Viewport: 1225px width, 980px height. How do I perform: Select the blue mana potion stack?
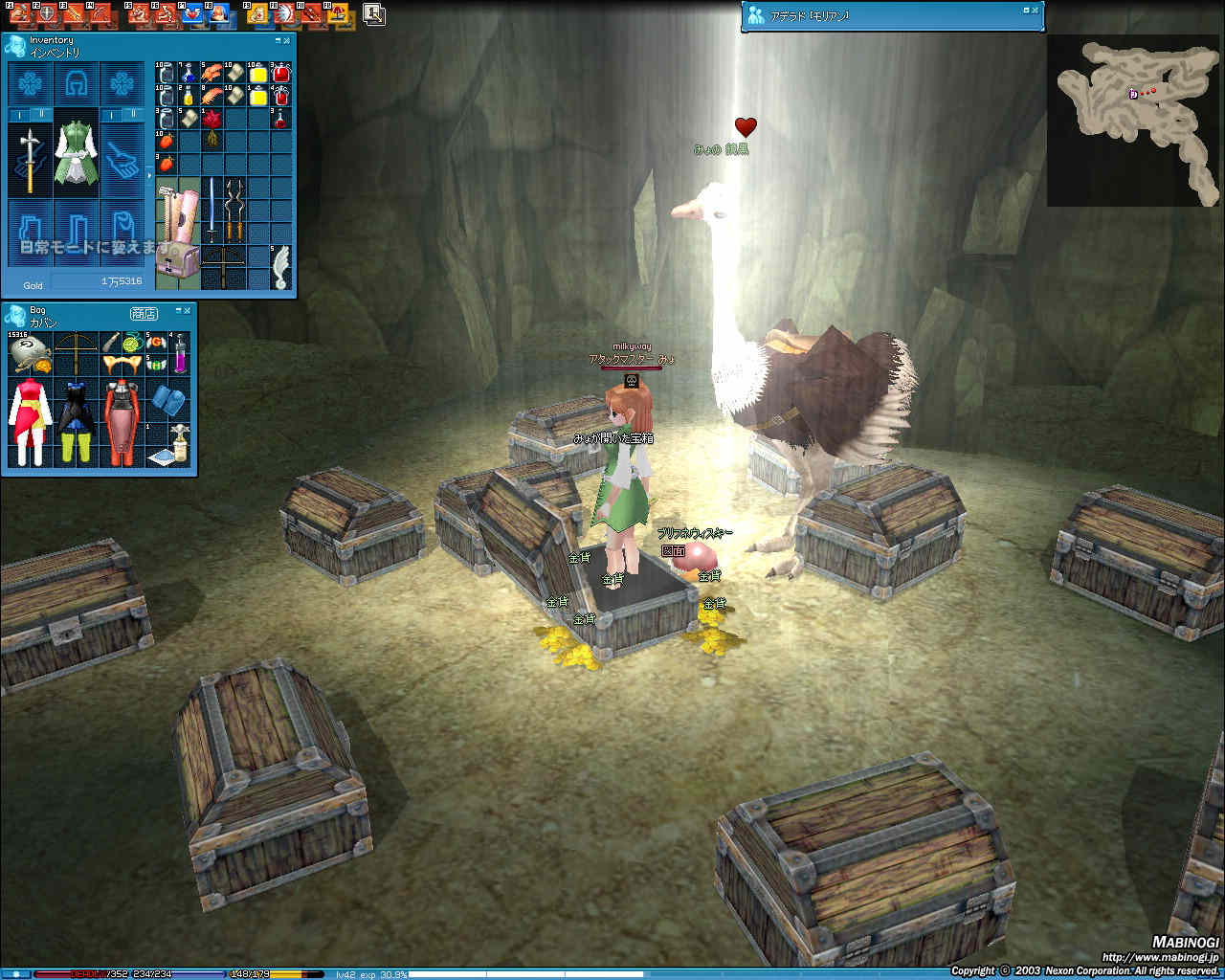(x=189, y=73)
